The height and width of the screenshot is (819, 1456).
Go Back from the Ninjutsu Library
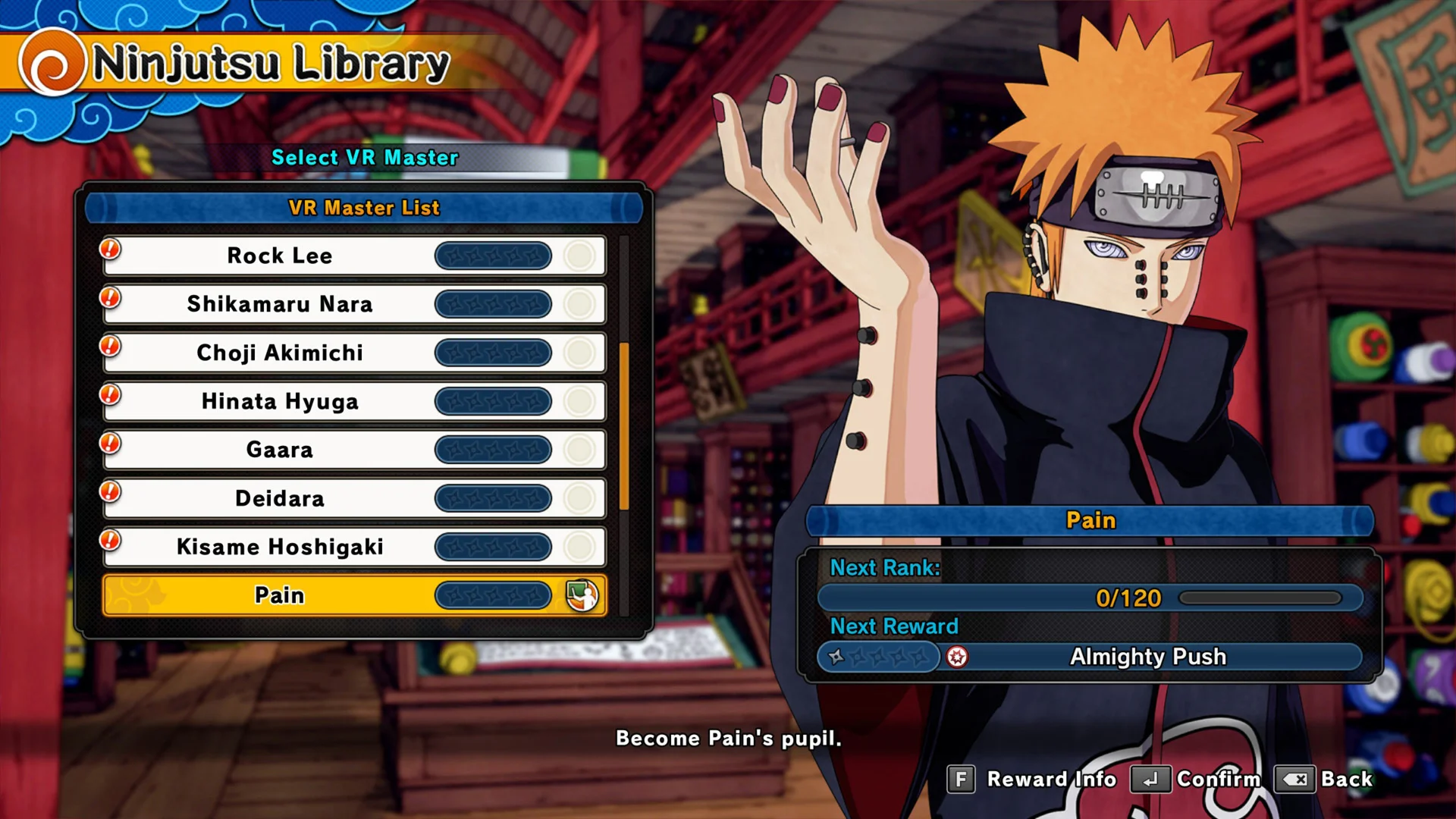[1324, 779]
